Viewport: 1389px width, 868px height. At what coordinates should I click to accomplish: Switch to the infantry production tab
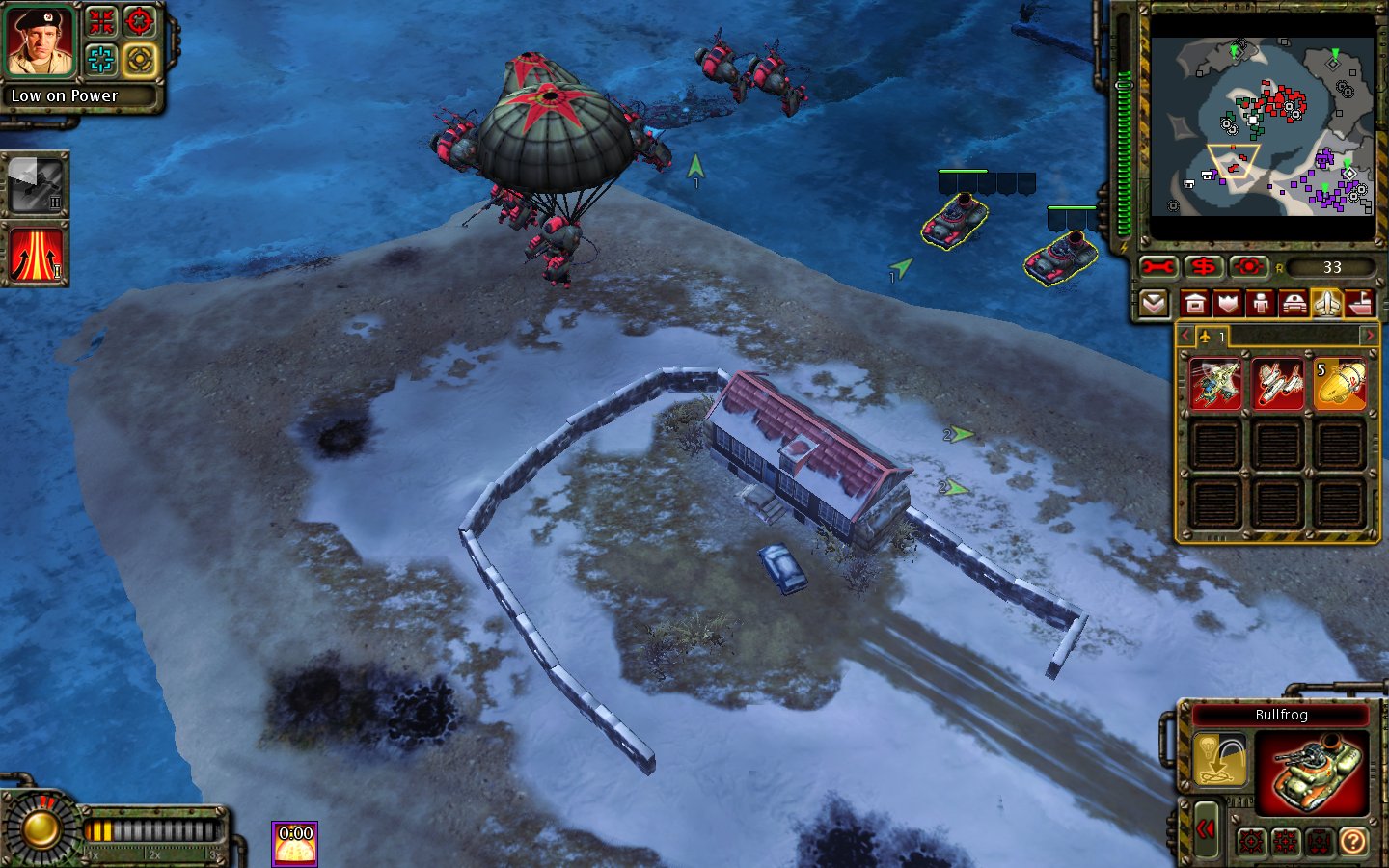coord(1261,304)
